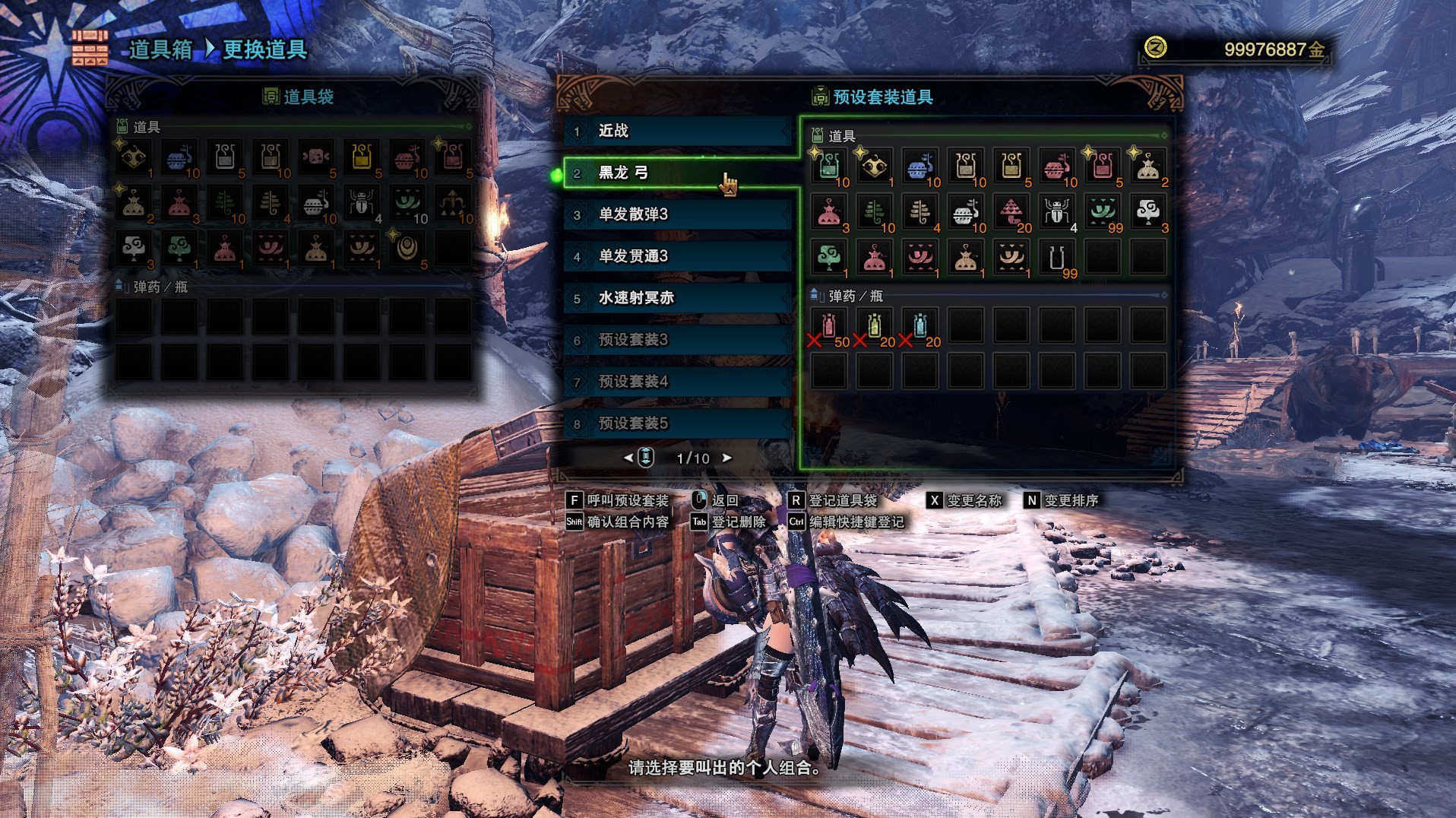Select the red coating bottle with 50
Screen dimensions: 1456x818
pyautogui.click(x=829, y=326)
